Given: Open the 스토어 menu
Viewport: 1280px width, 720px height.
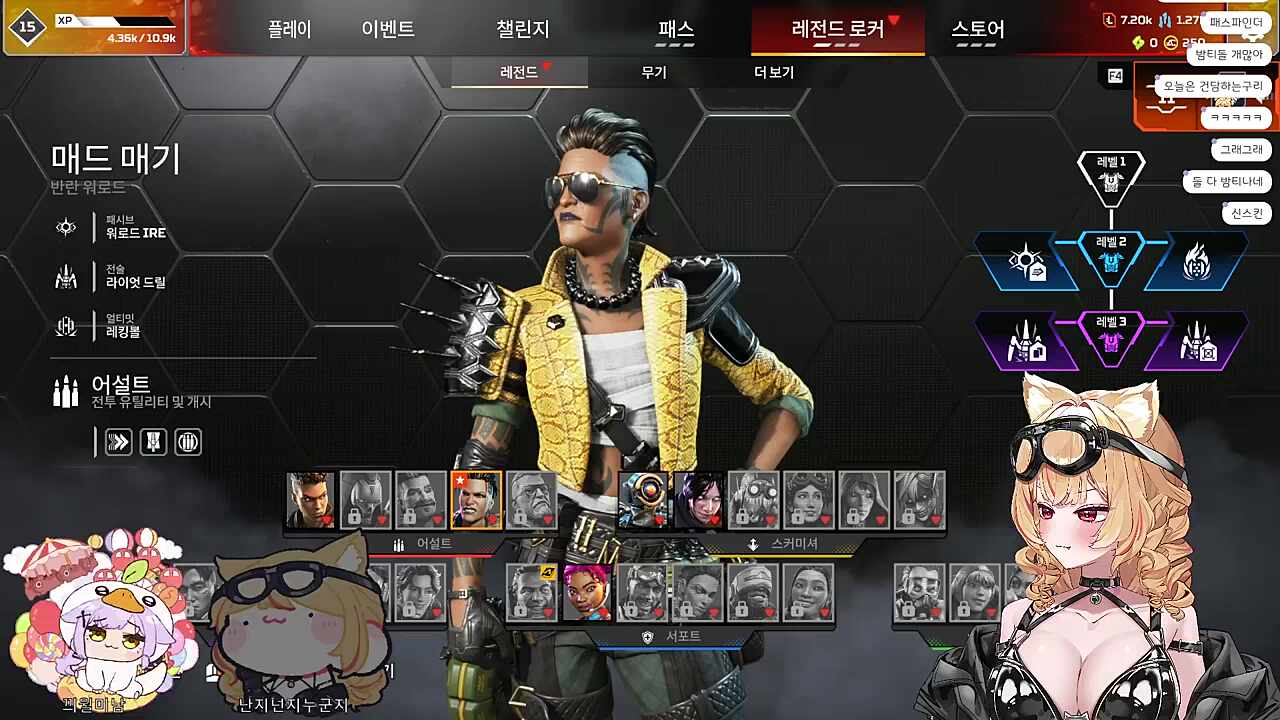Looking at the screenshot, I should pos(974,30).
